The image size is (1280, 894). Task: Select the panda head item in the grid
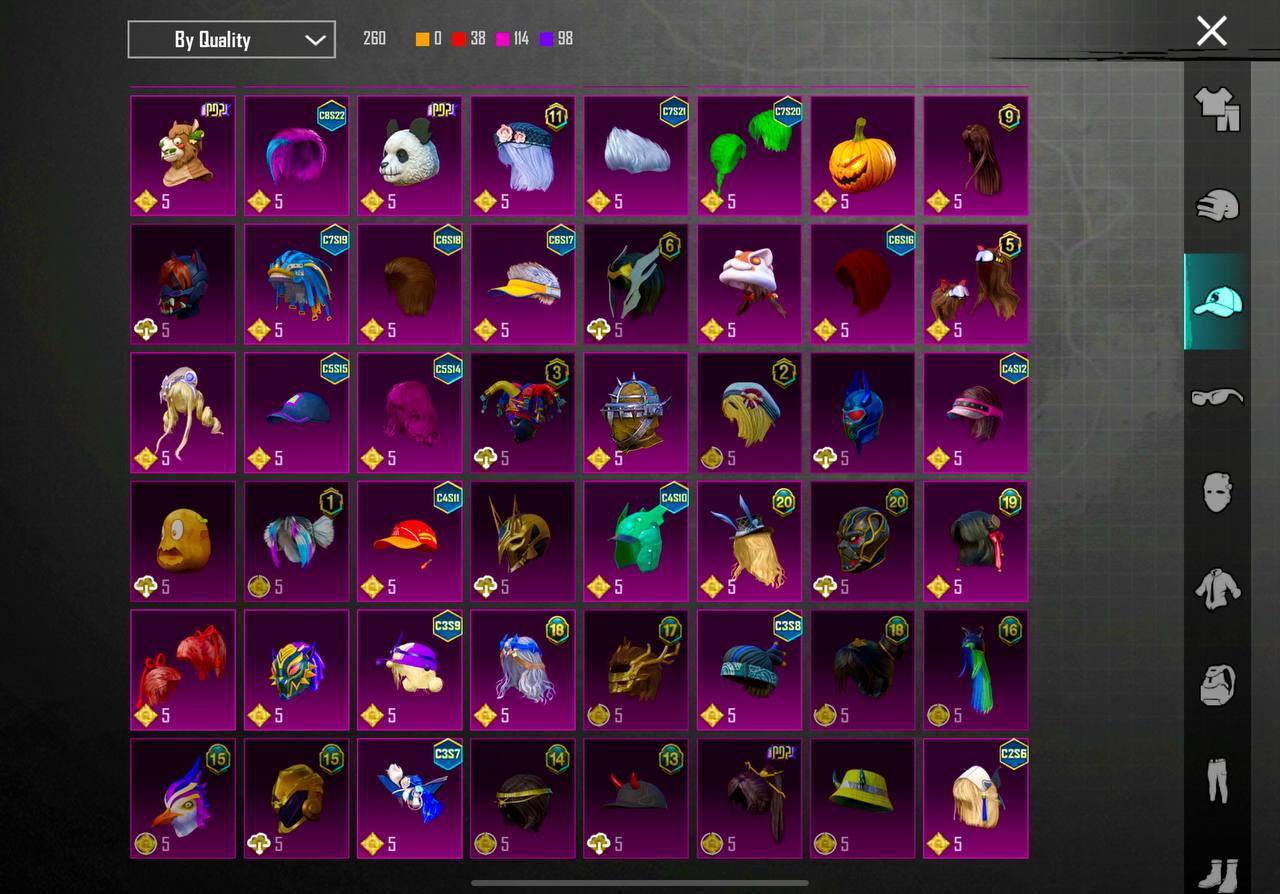(x=409, y=155)
